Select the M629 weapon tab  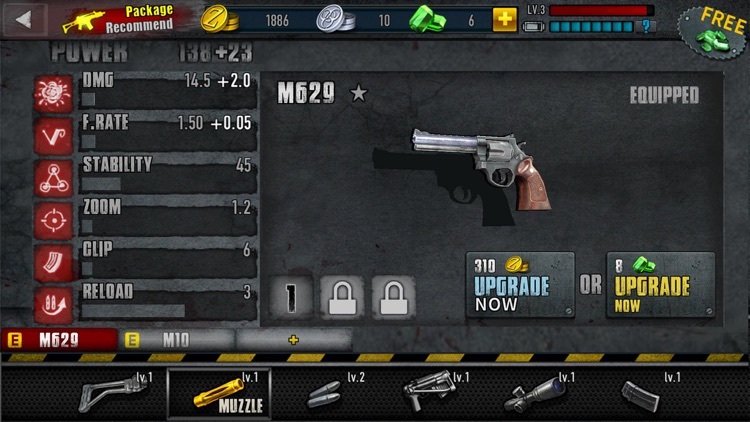60,340
